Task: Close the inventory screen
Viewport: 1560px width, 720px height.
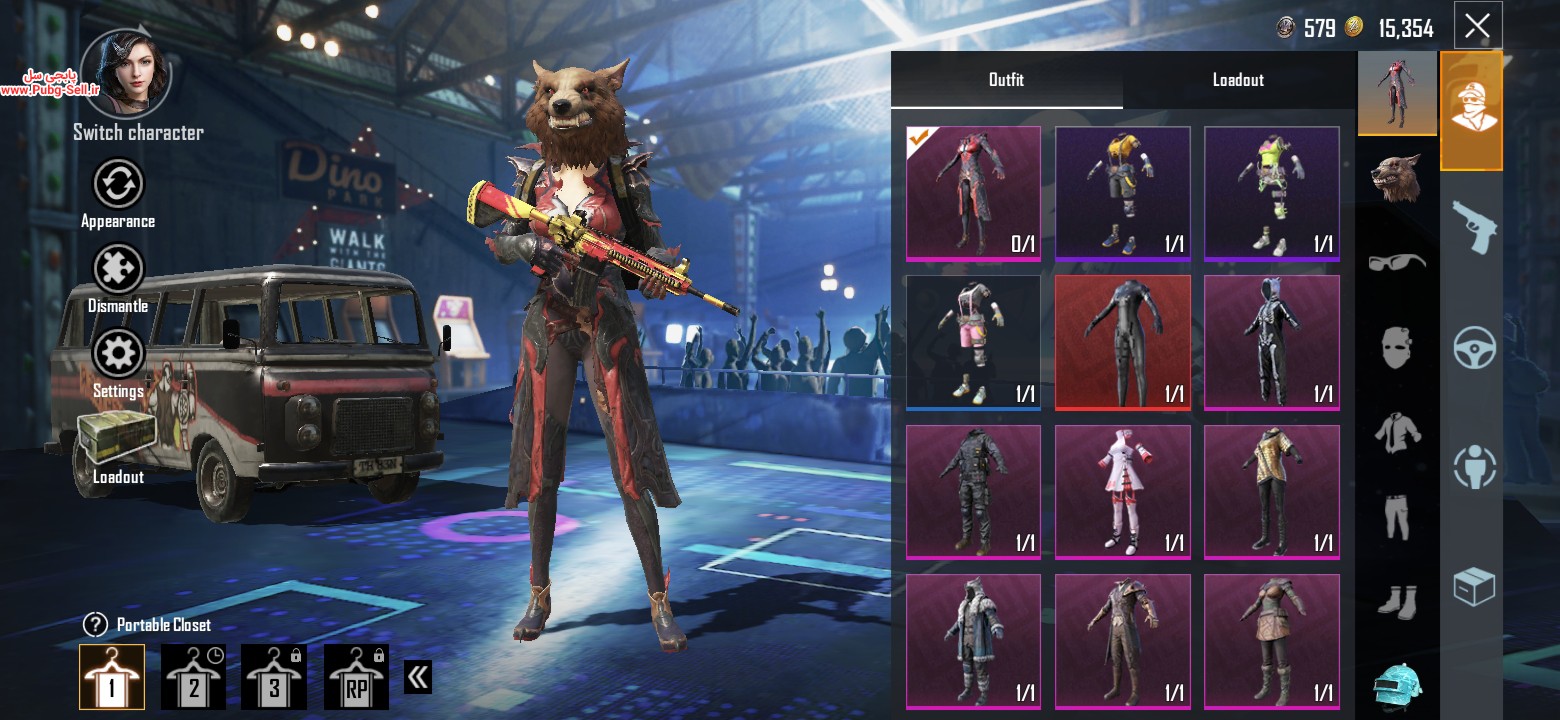Action: tap(1477, 26)
